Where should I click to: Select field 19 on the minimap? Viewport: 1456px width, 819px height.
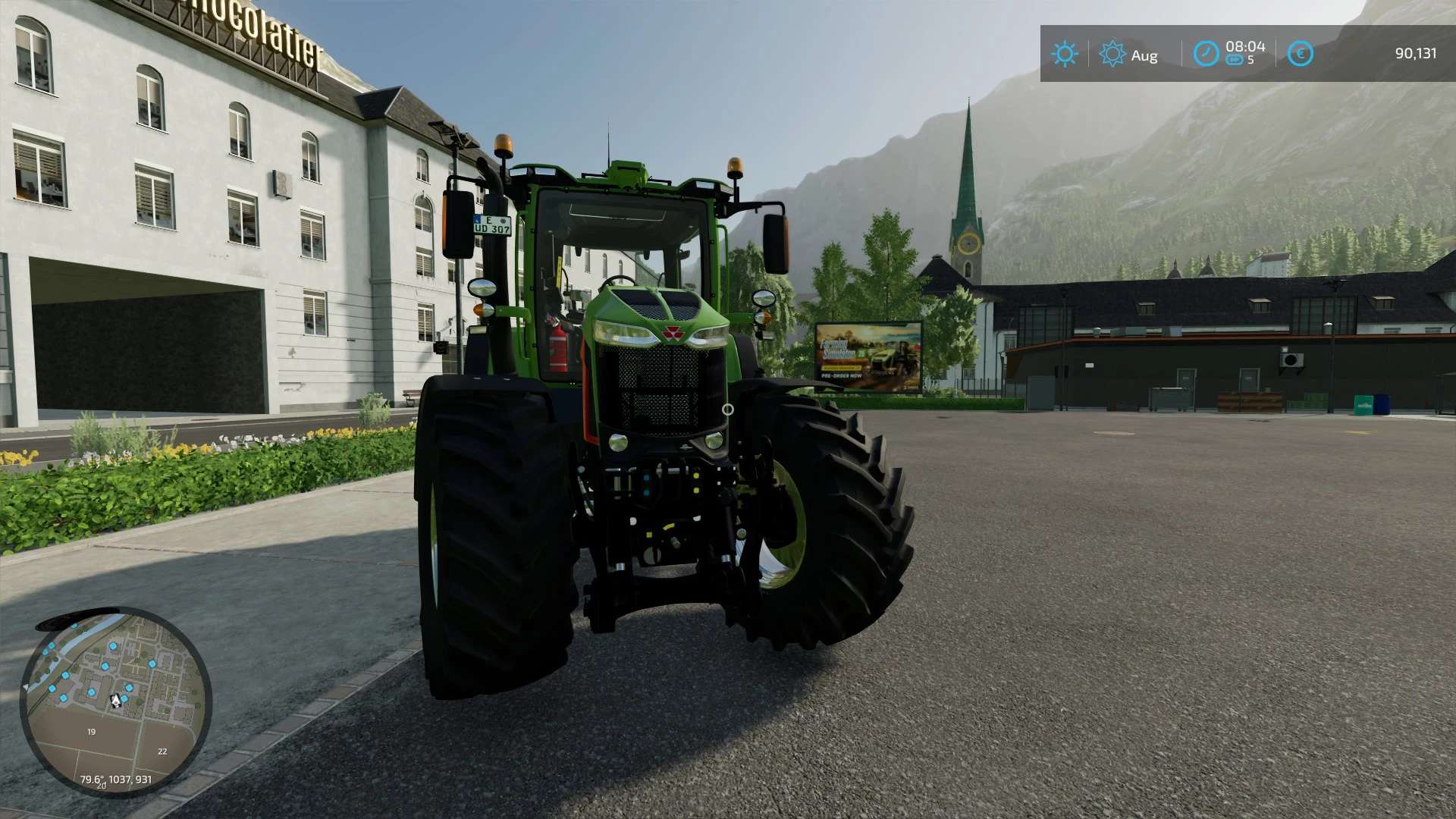91,732
